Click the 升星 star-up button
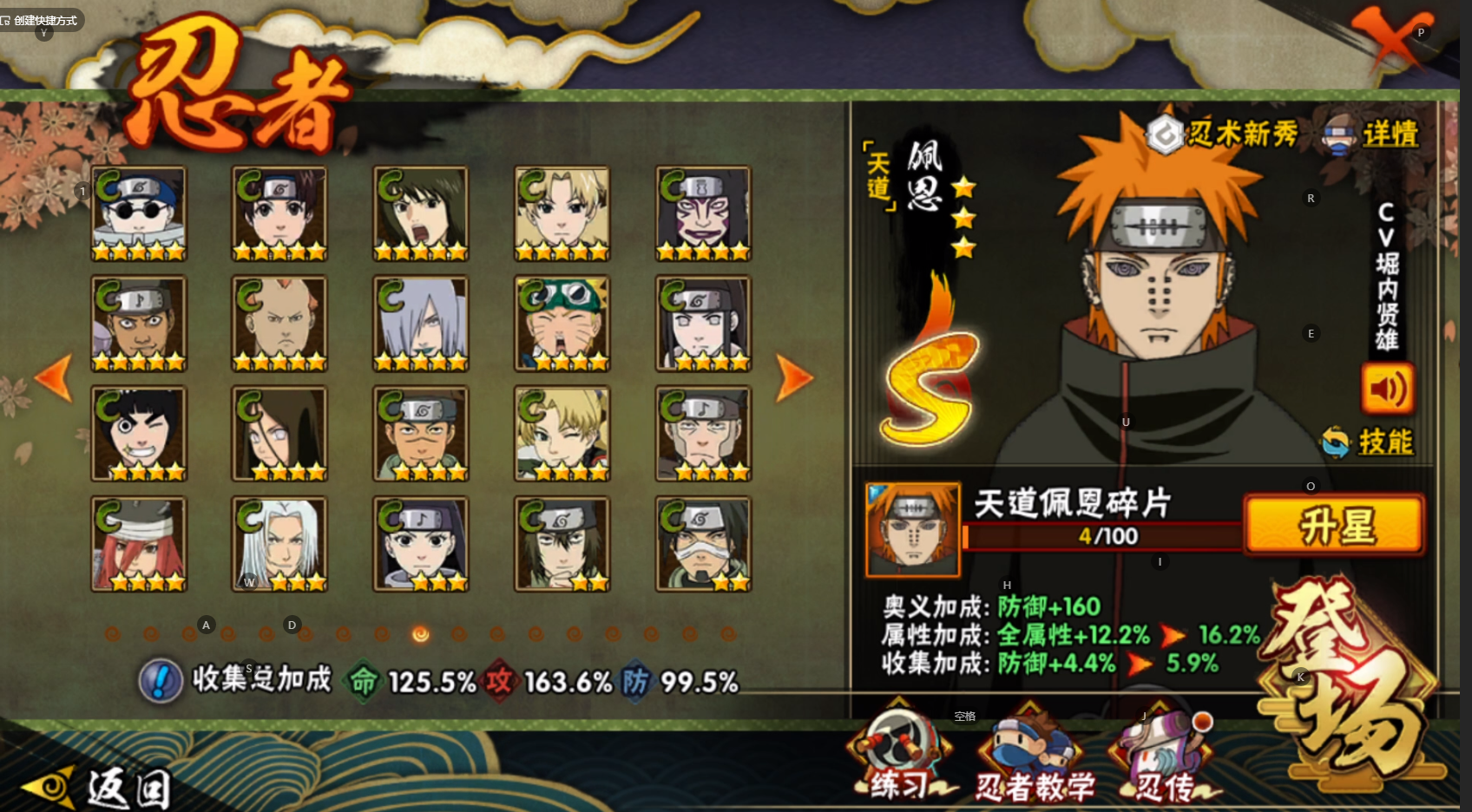This screenshot has height=812, width=1472. (x=1335, y=526)
